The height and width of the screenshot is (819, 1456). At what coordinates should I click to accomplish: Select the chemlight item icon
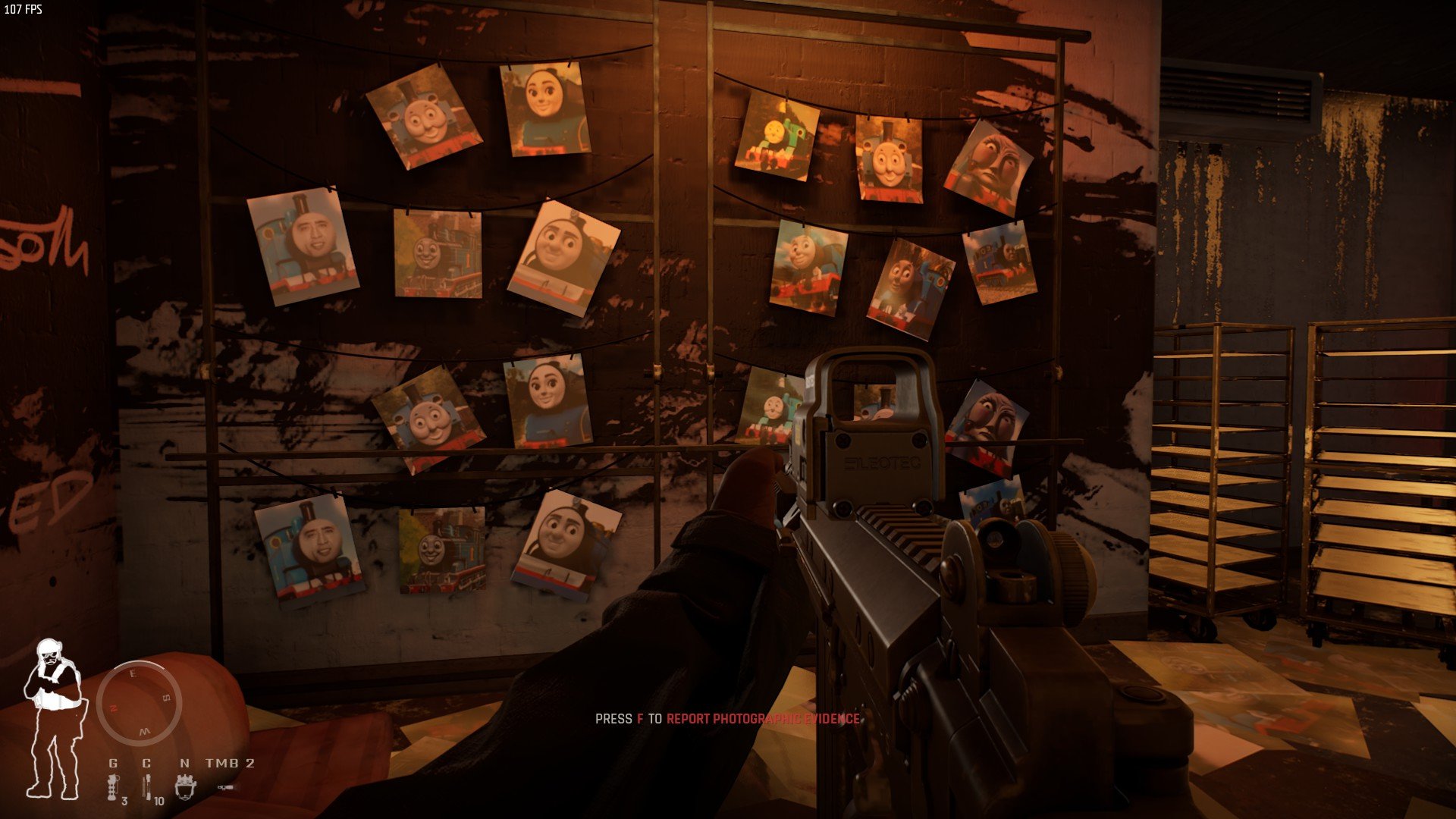click(x=147, y=789)
